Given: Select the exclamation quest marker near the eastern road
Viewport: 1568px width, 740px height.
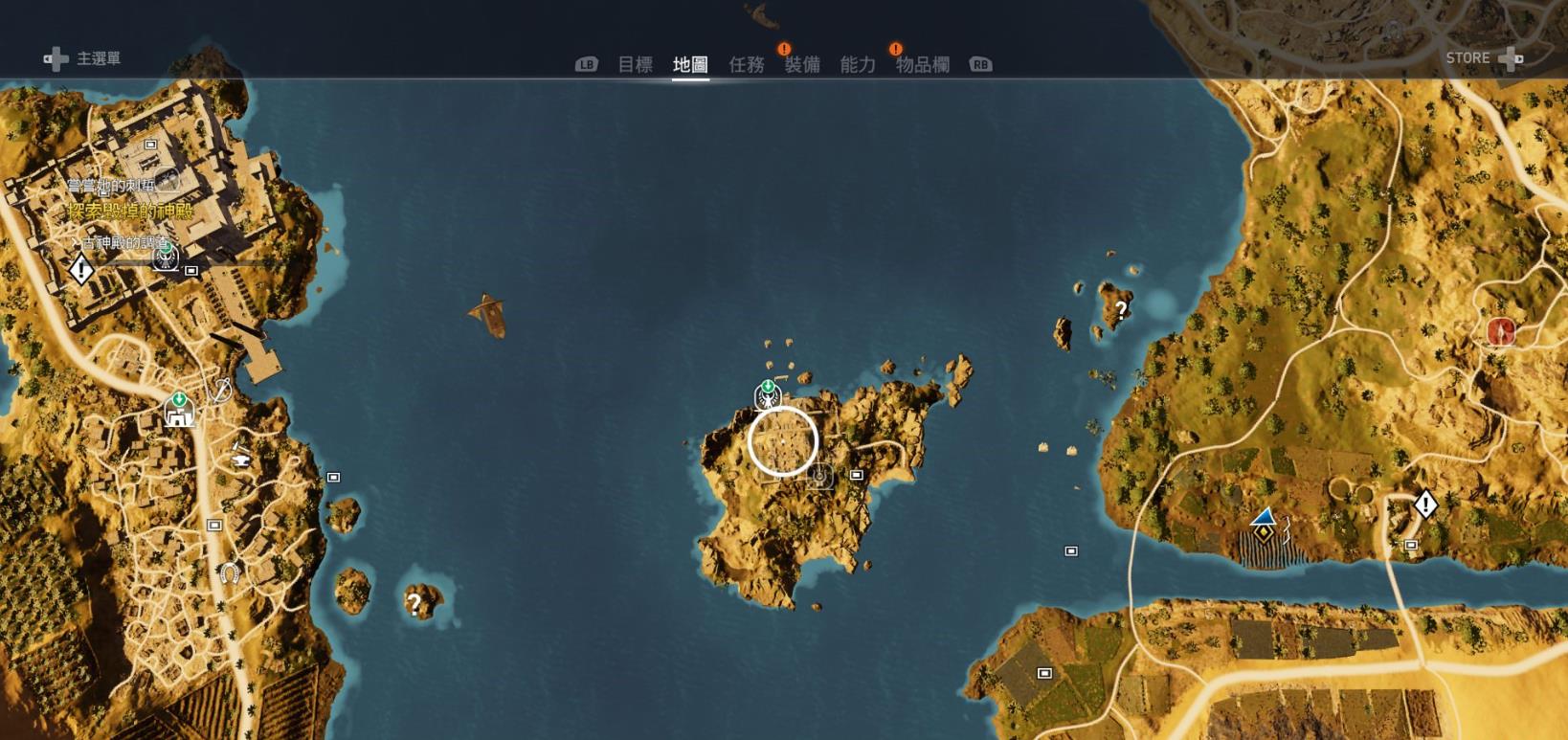Looking at the screenshot, I should [1425, 504].
